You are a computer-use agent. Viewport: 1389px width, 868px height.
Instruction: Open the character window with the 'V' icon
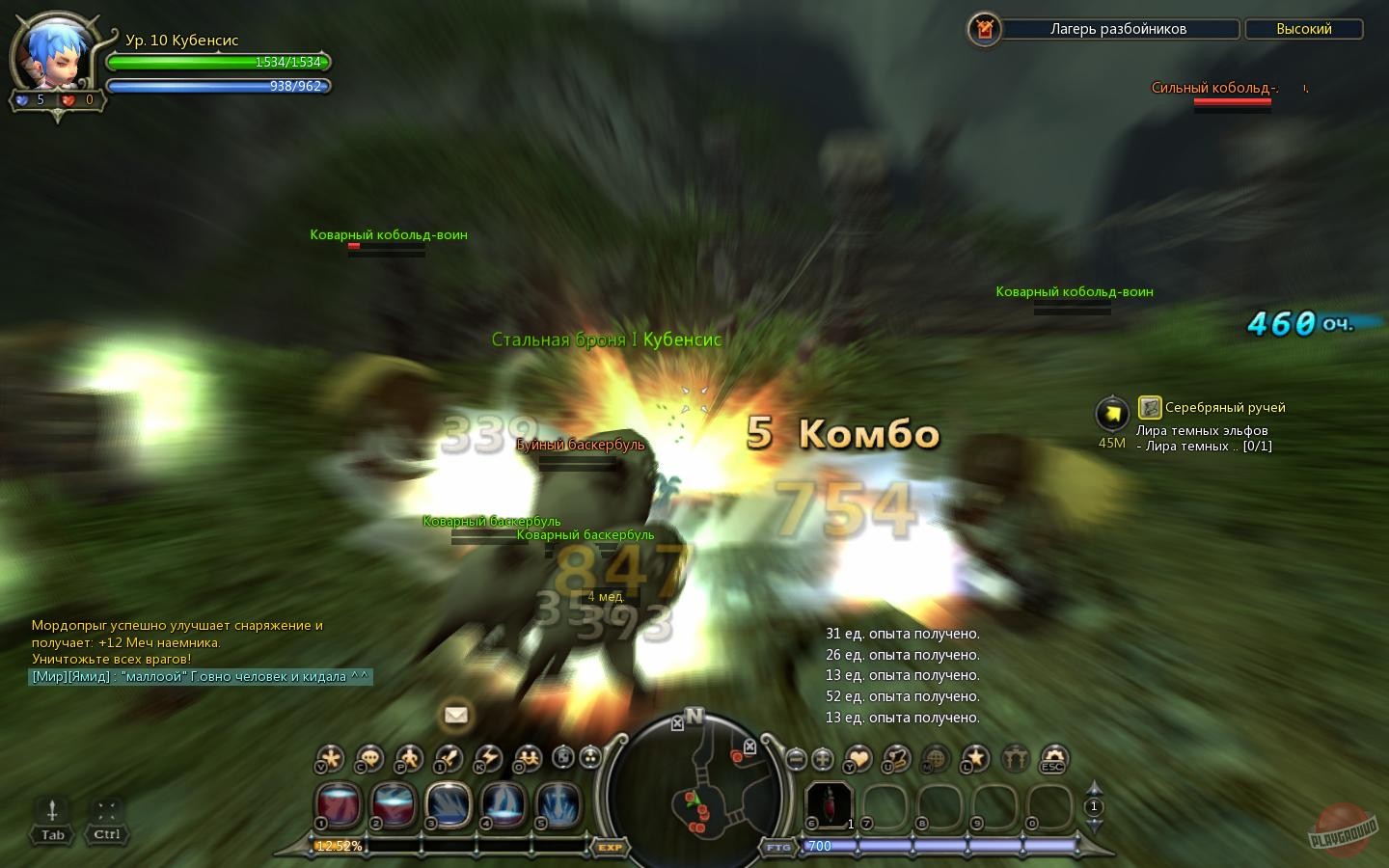click(x=330, y=760)
